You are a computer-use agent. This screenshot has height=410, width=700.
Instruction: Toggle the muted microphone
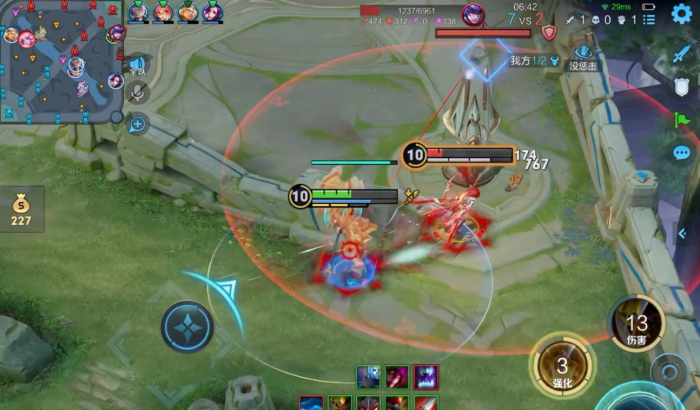(138, 93)
